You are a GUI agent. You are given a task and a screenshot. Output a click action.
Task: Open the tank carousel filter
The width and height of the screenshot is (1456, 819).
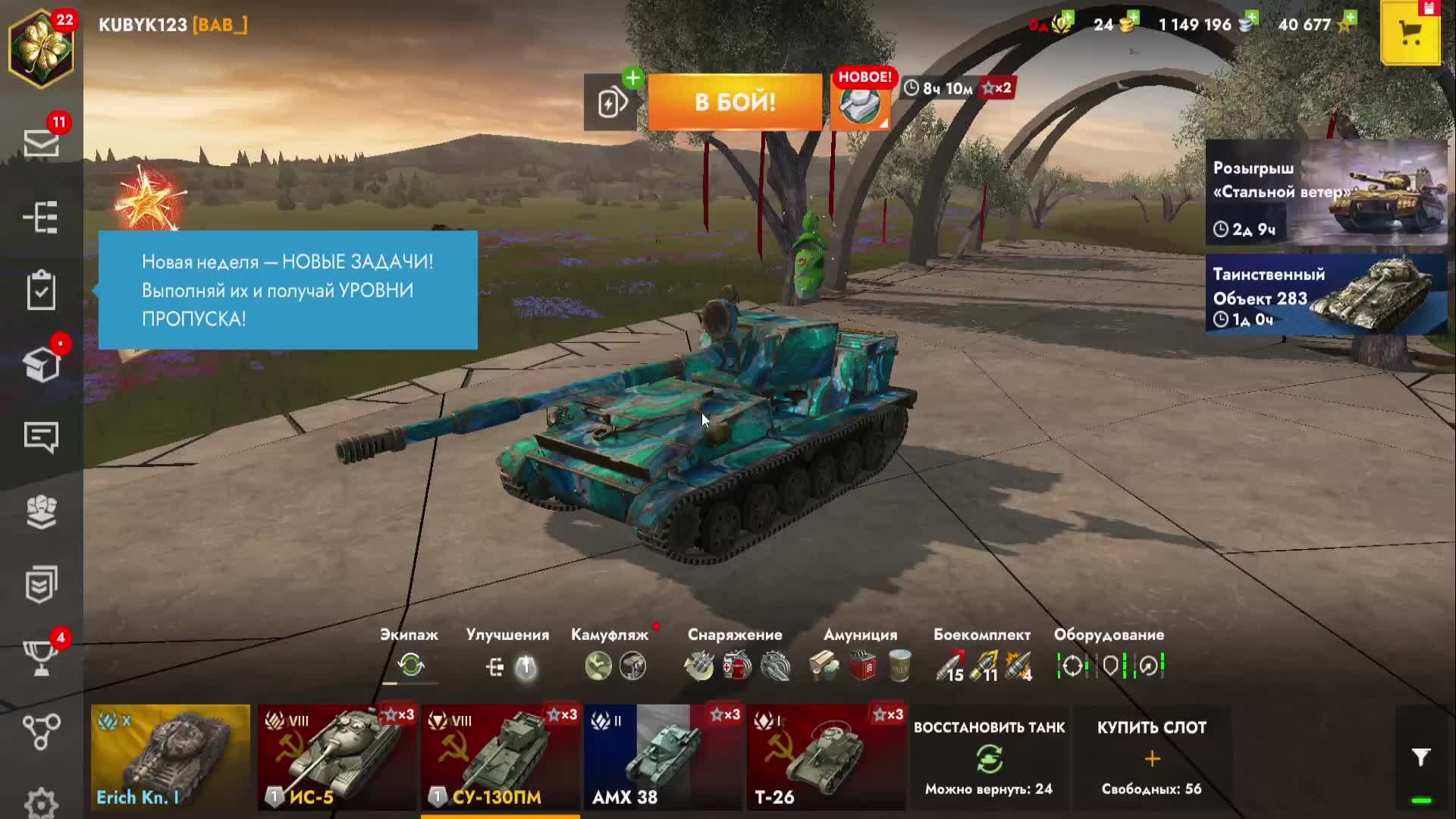(x=1420, y=757)
